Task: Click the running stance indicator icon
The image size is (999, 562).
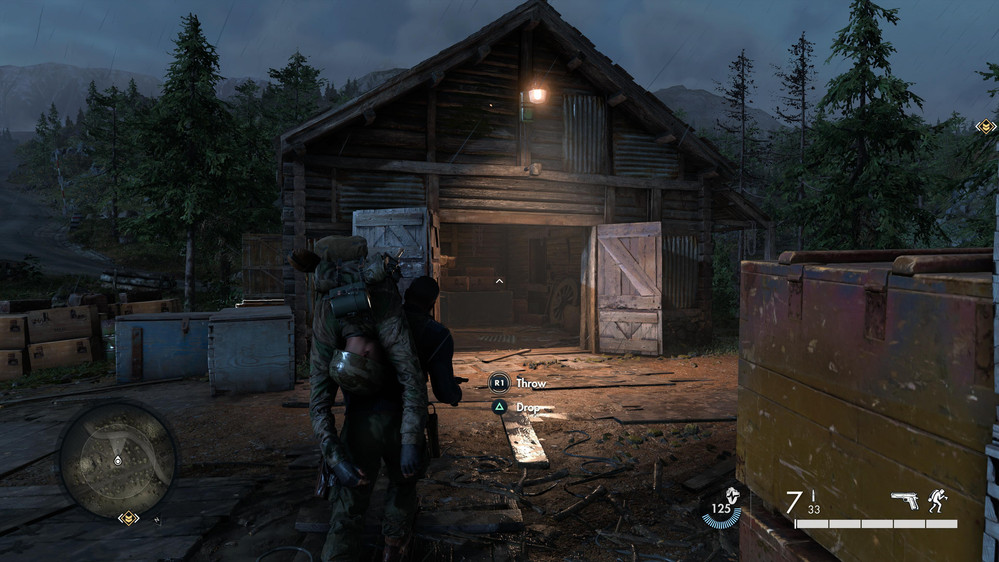Action: (x=937, y=500)
